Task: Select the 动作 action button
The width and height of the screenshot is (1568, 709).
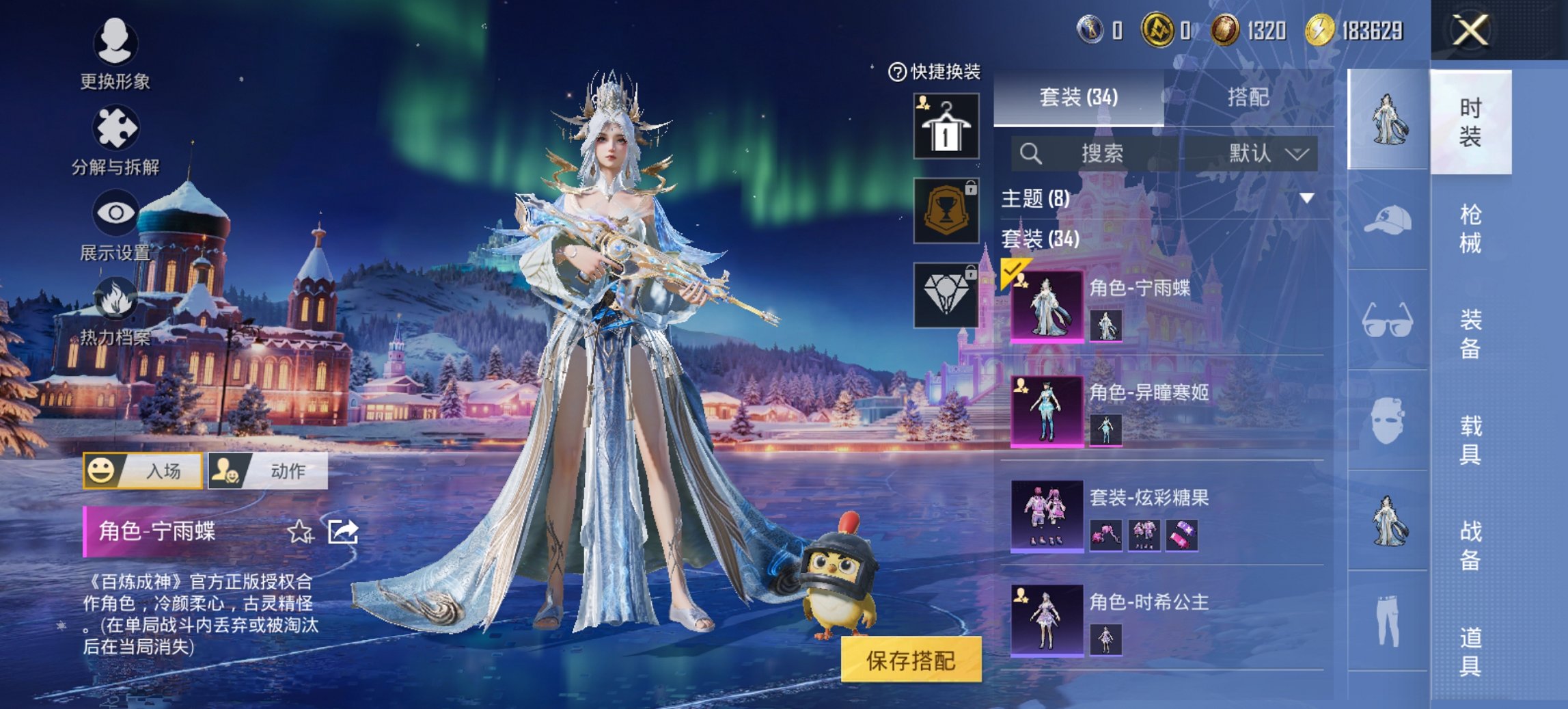Action: click(268, 470)
